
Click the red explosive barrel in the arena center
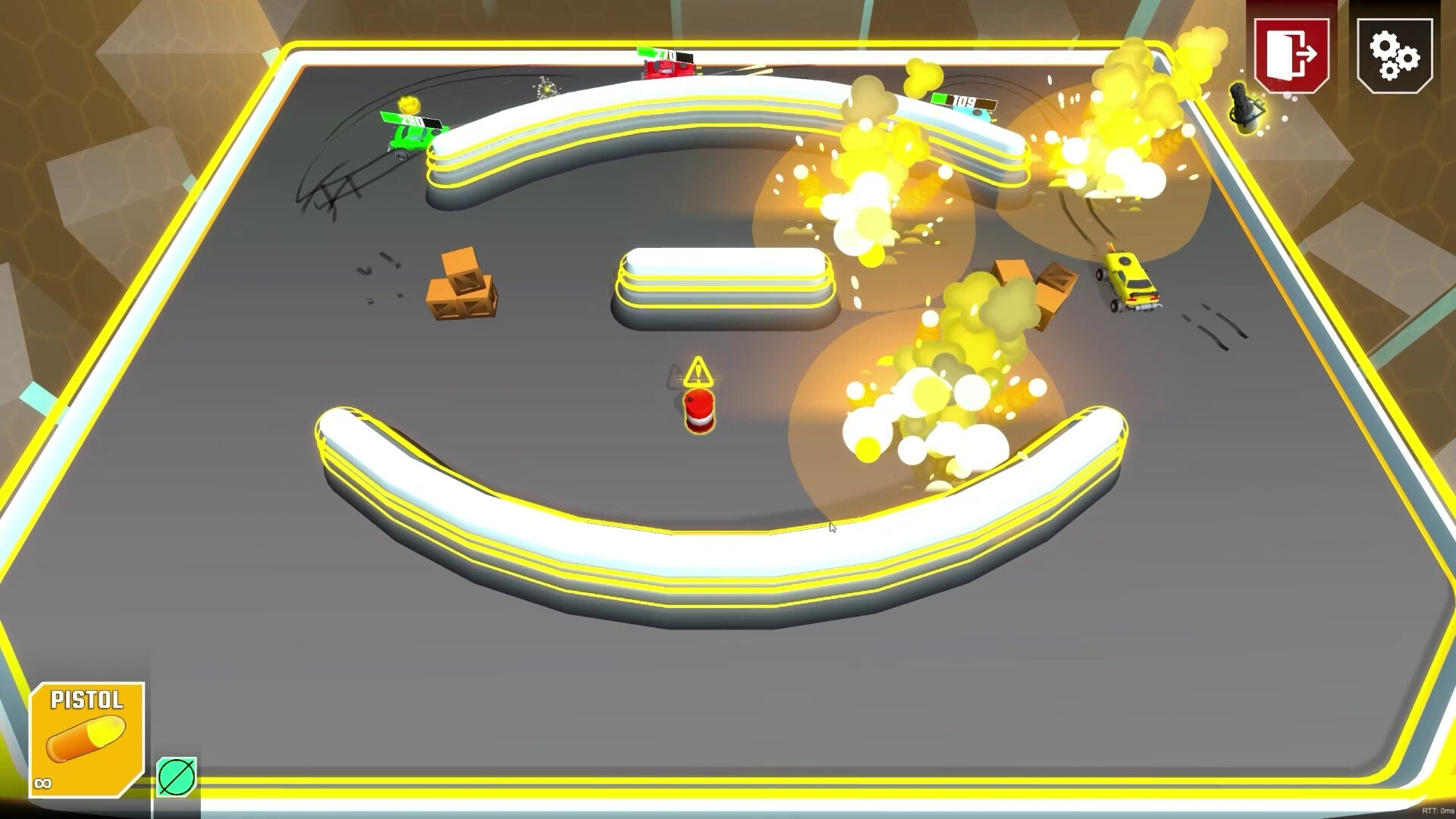pos(699,411)
